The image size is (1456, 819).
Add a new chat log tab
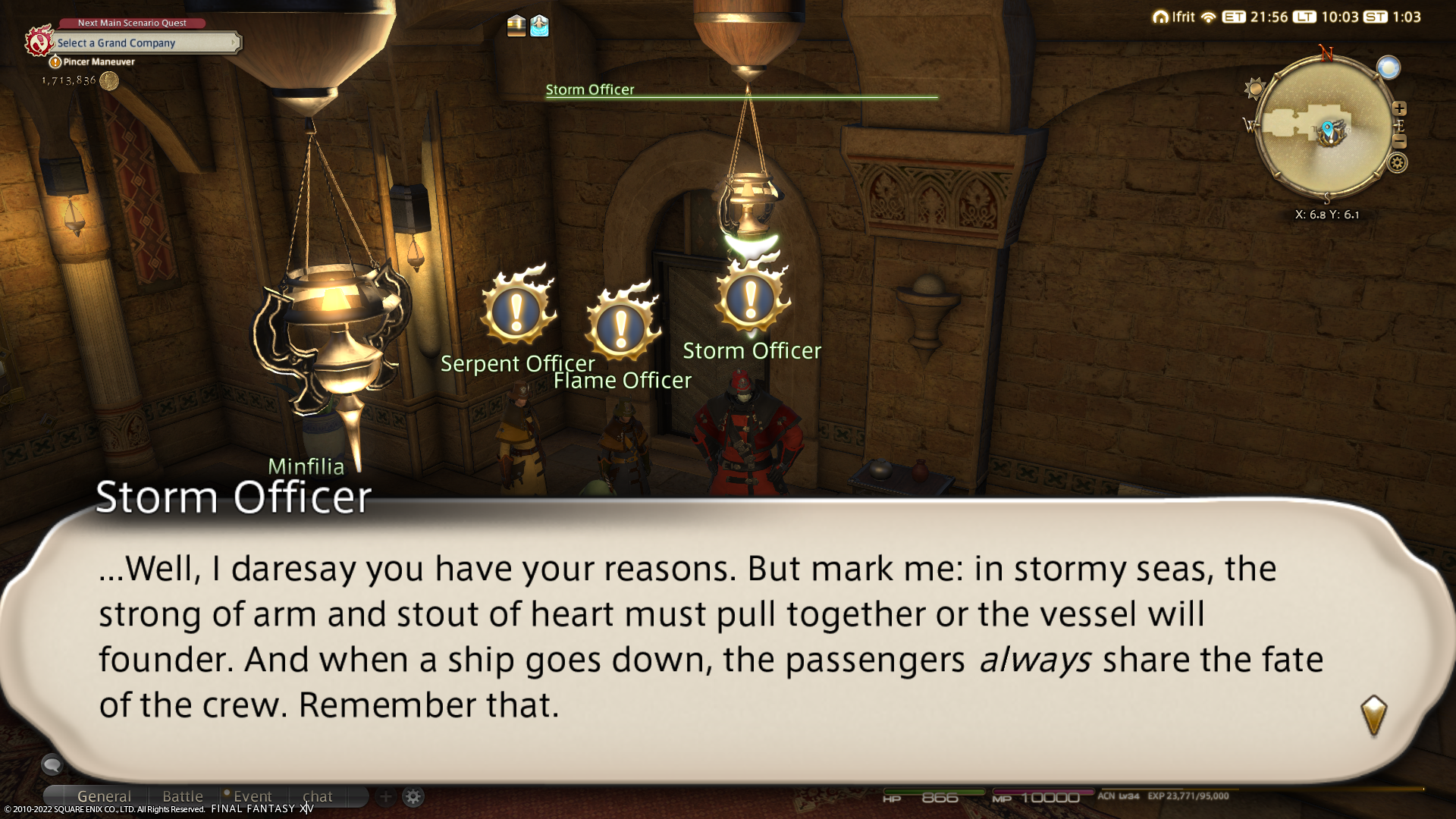(385, 796)
